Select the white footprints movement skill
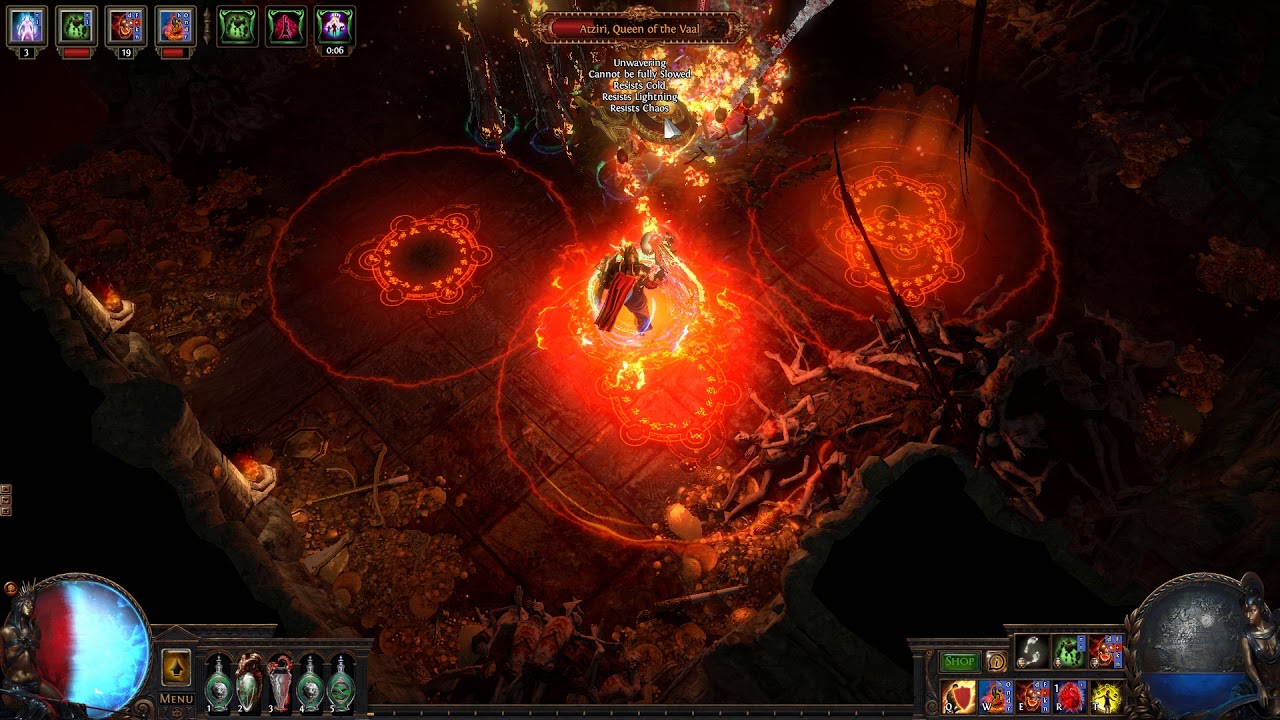1280x720 pixels. (1033, 652)
